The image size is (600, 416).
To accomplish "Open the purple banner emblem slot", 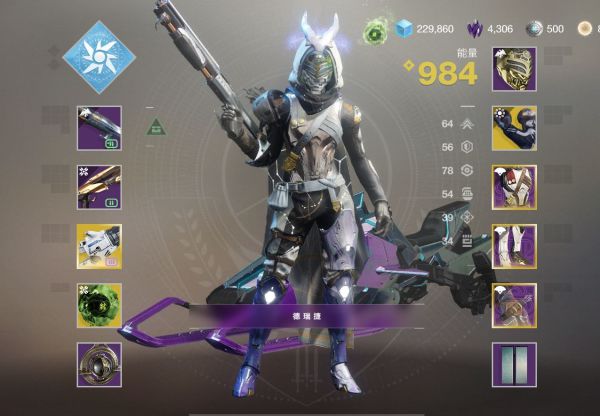I will tap(514, 364).
